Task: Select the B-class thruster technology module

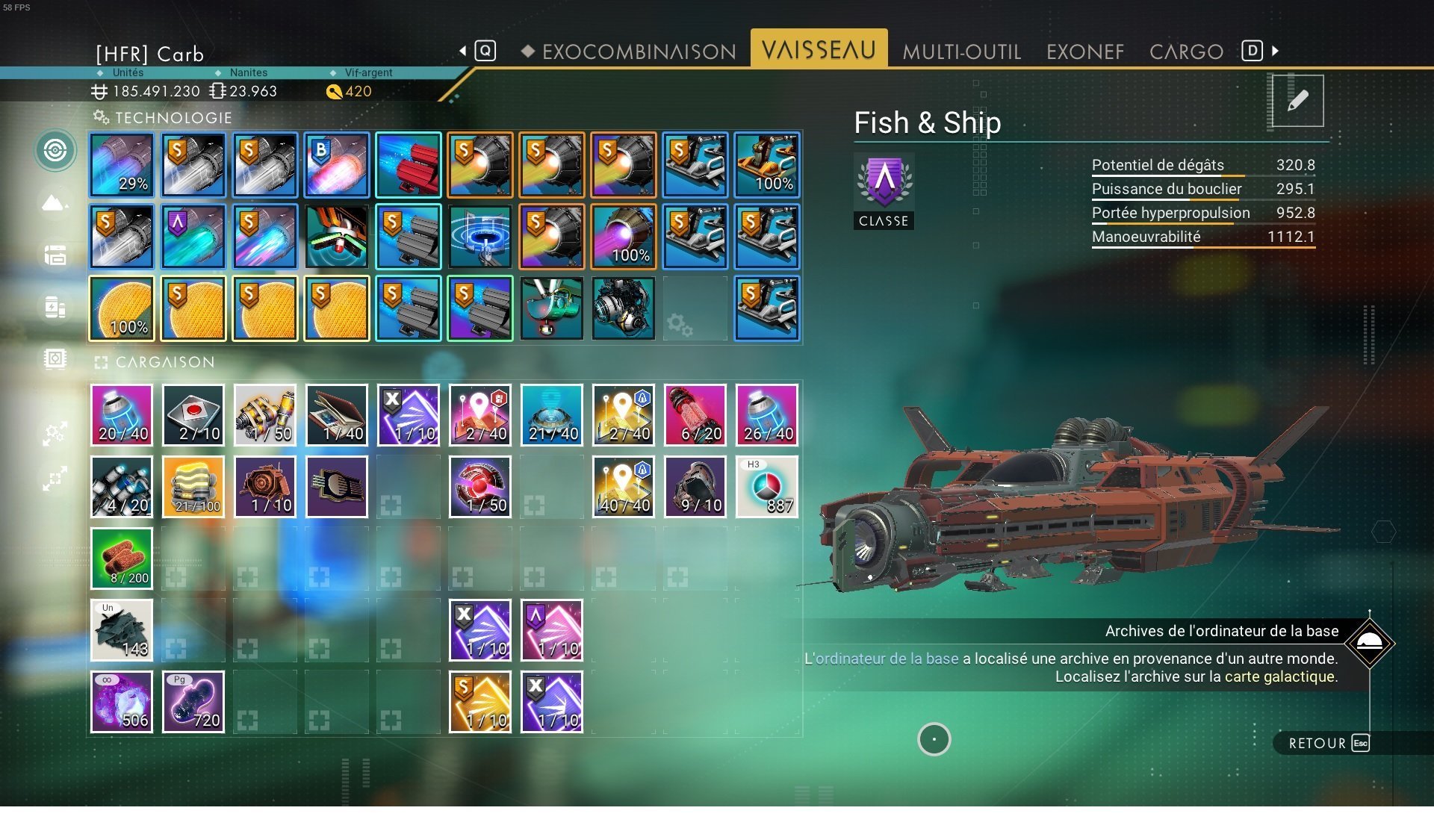Action: [337, 165]
